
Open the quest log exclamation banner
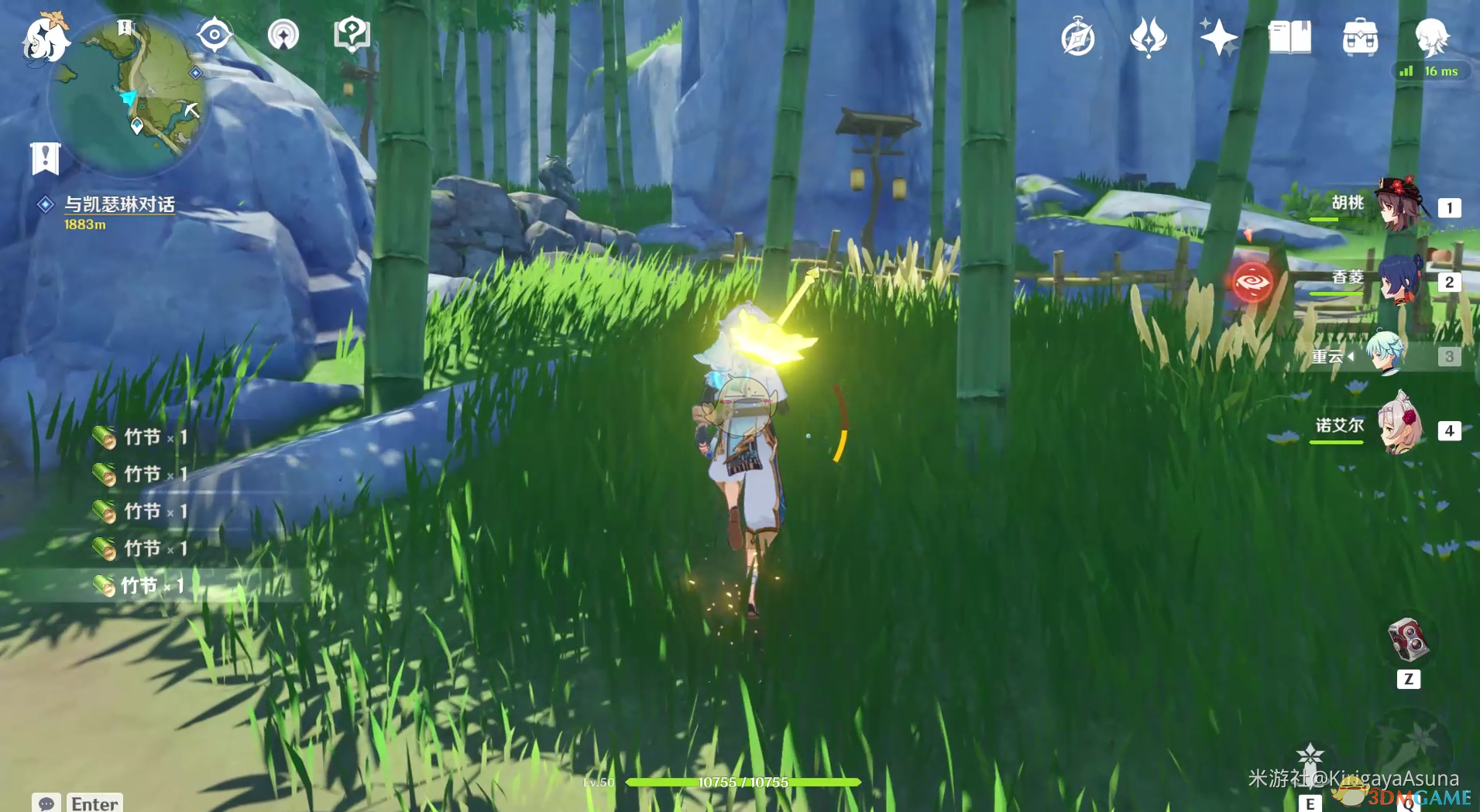[x=45, y=158]
